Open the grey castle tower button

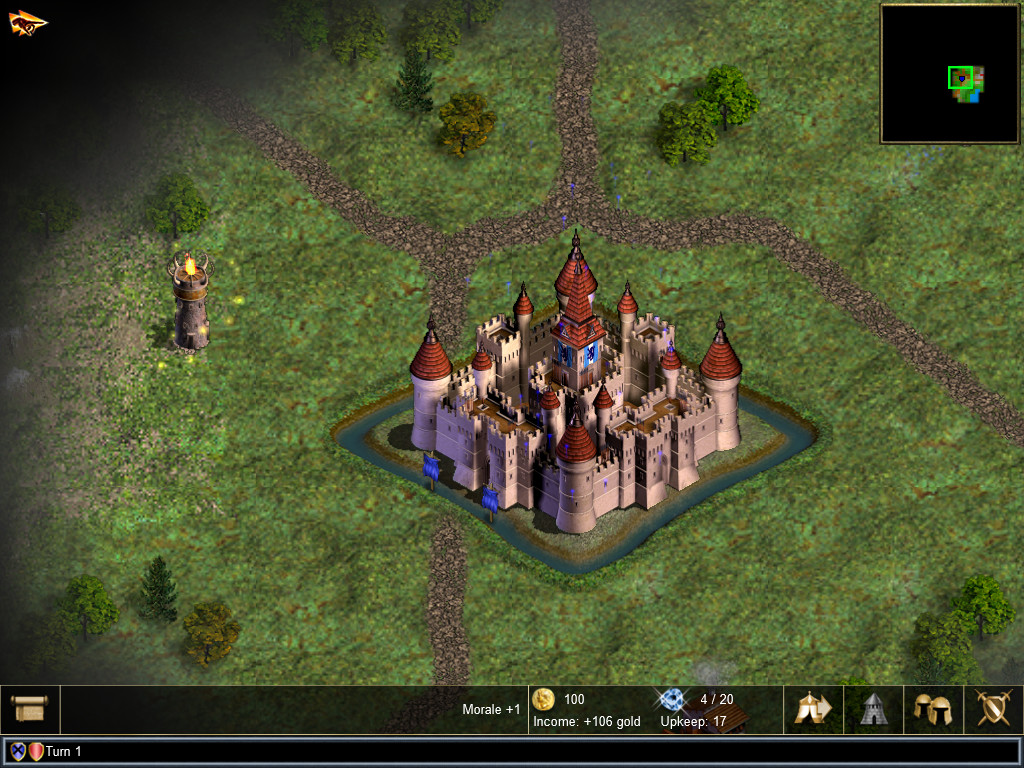pyautogui.click(x=873, y=709)
